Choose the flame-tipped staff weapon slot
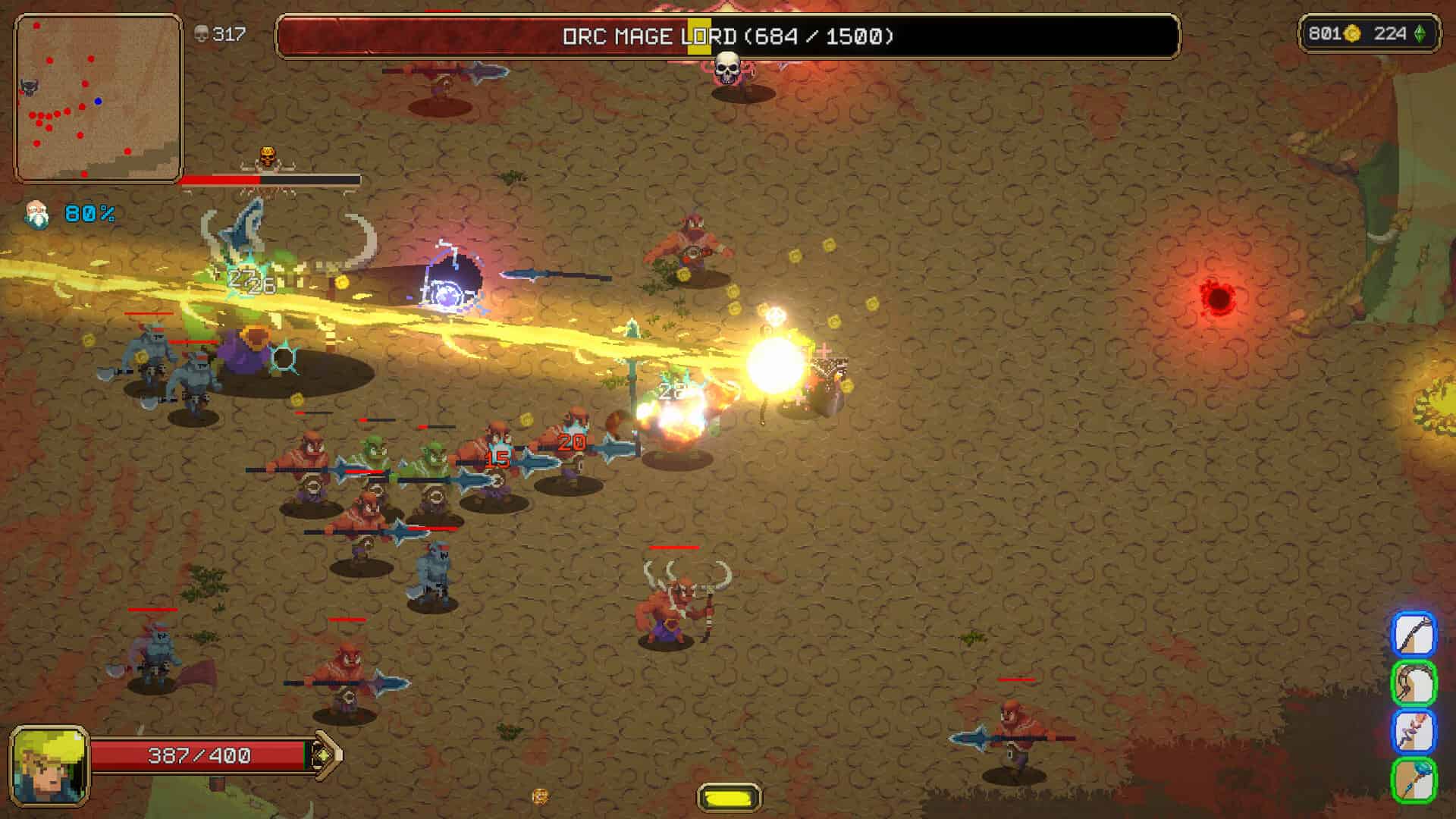The height and width of the screenshot is (819, 1456). pyautogui.click(x=1414, y=731)
